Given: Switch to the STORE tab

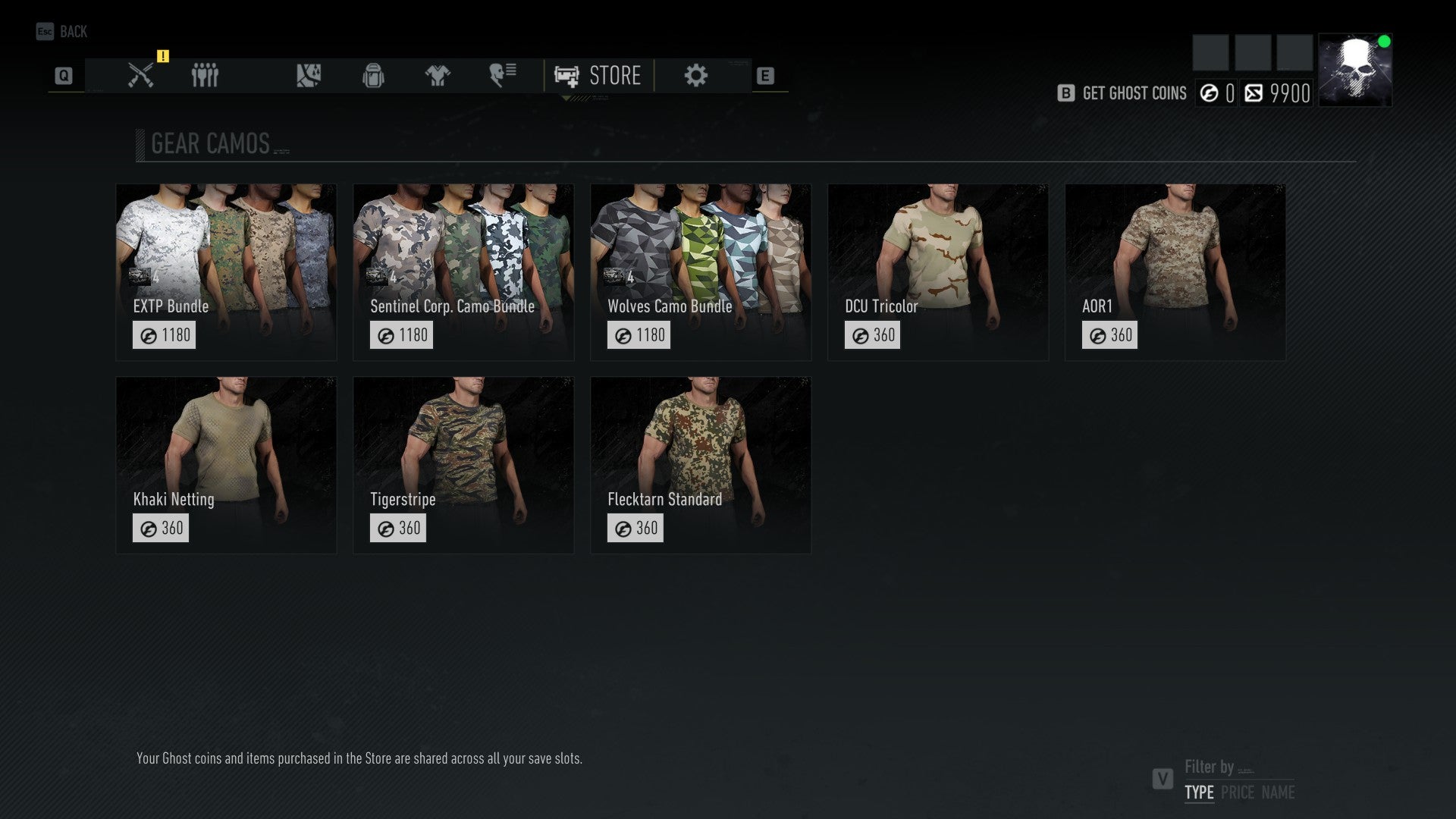Looking at the screenshot, I should point(599,75).
